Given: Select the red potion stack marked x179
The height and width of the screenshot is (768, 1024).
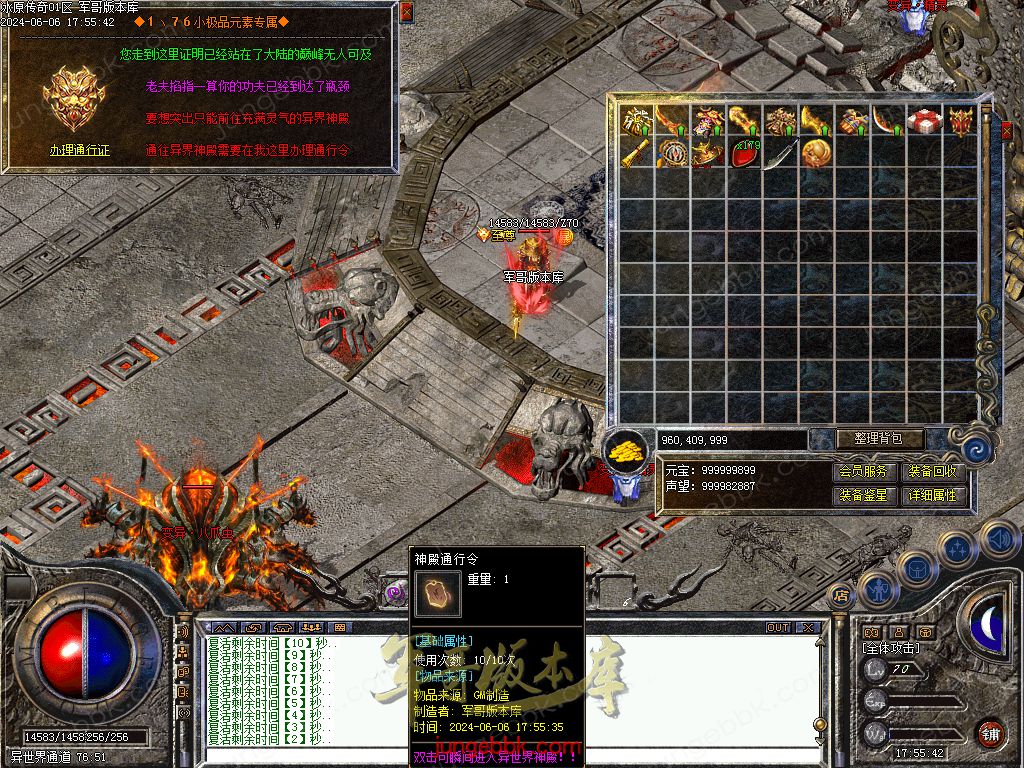Looking at the screenshot, I should pyautogui.click(x=744, y=154).
